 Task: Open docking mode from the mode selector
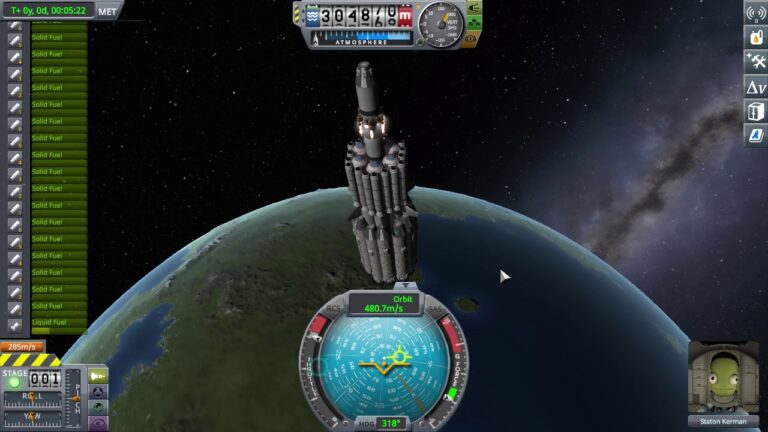click(99, 392)
